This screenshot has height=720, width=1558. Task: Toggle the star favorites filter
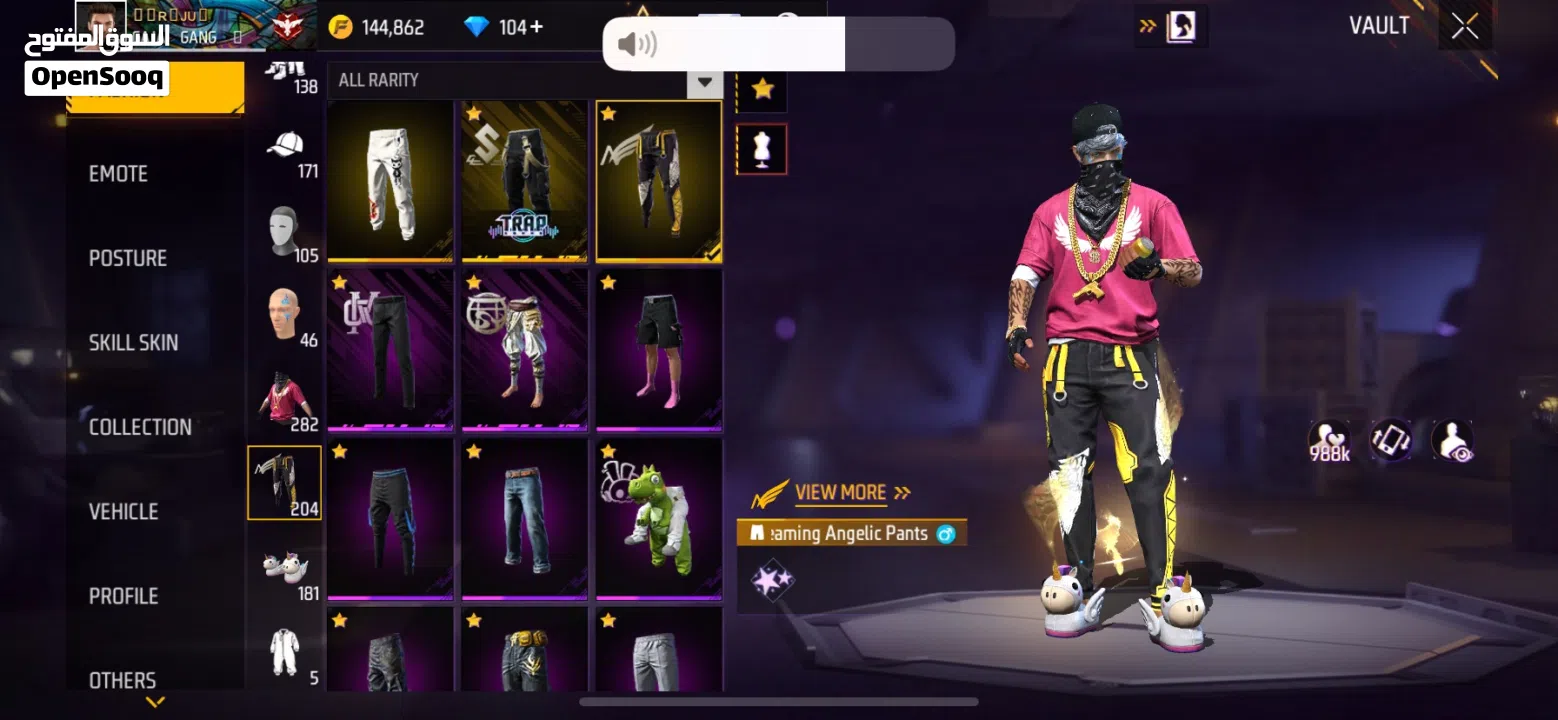click(x=762, y=89)
